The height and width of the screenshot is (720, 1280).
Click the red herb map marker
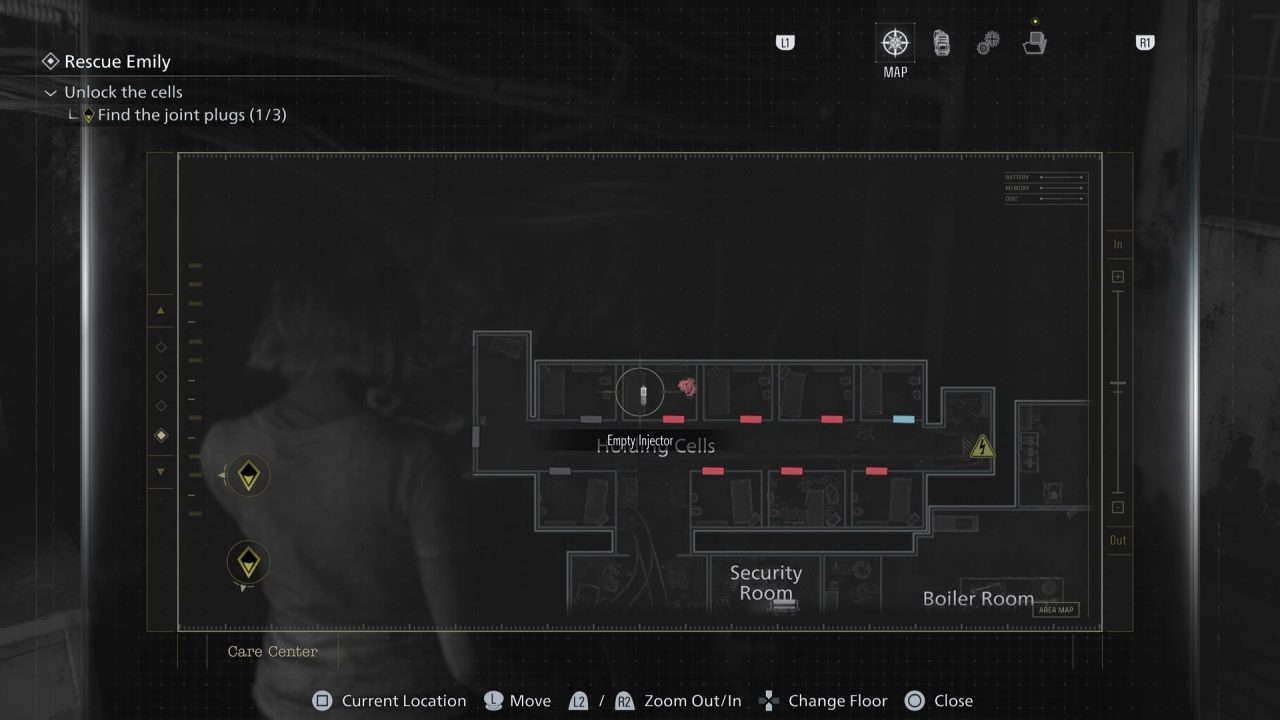(687, 387)
